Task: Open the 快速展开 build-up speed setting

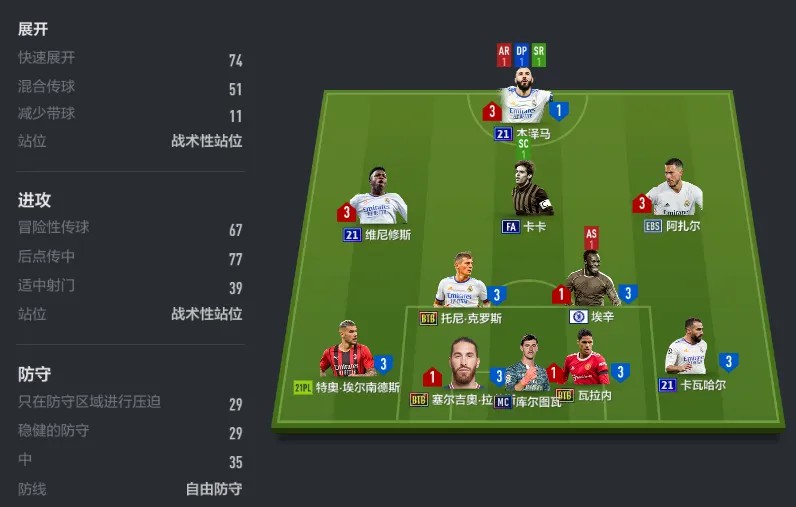Action: pos(130,59)
